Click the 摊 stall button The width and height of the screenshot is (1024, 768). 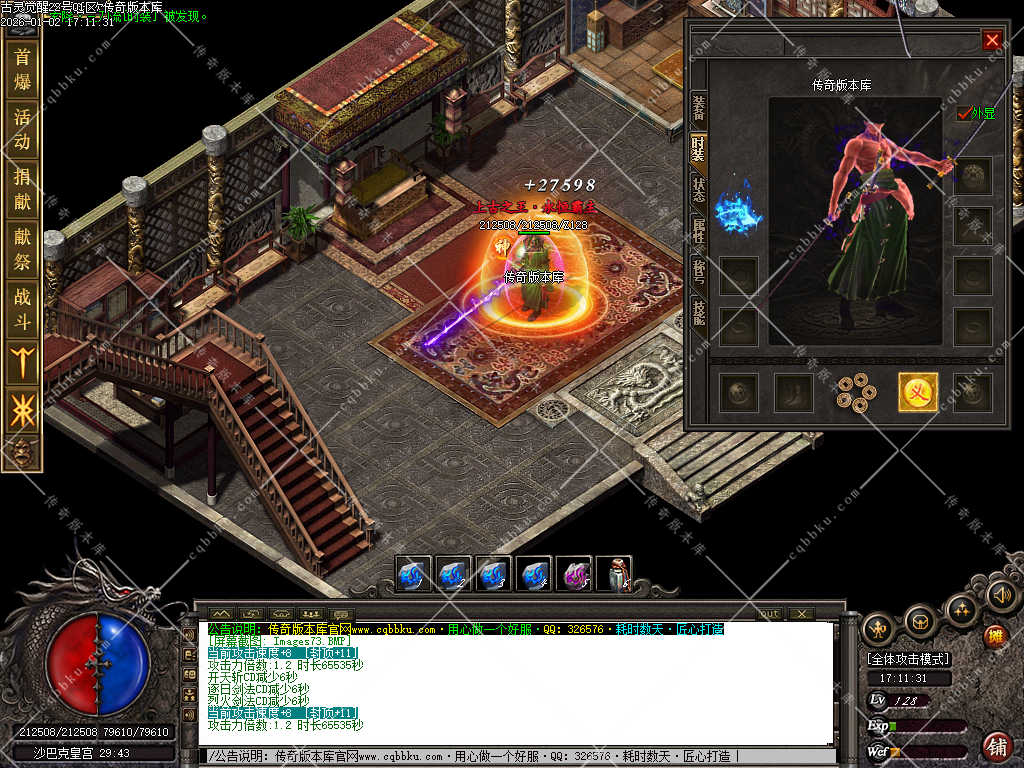tap(994, 636)
